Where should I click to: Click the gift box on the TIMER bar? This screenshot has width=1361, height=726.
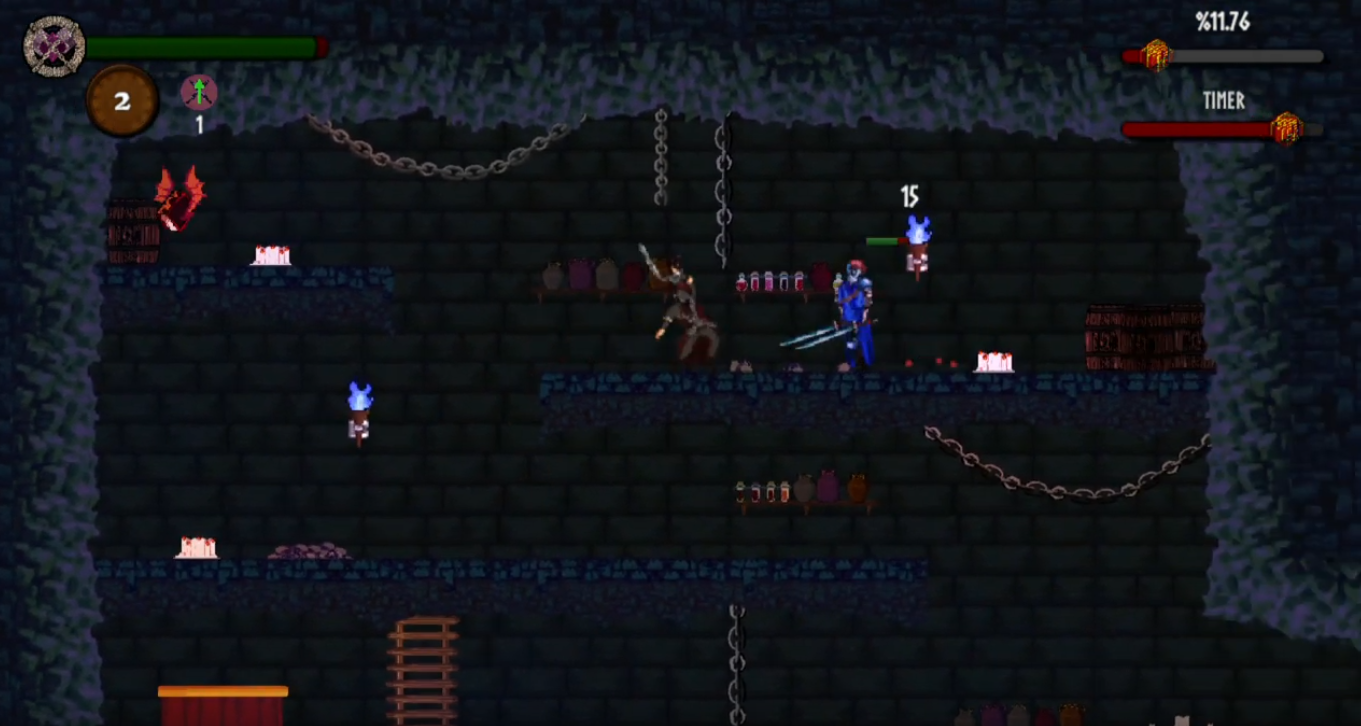pos(1287,127)
